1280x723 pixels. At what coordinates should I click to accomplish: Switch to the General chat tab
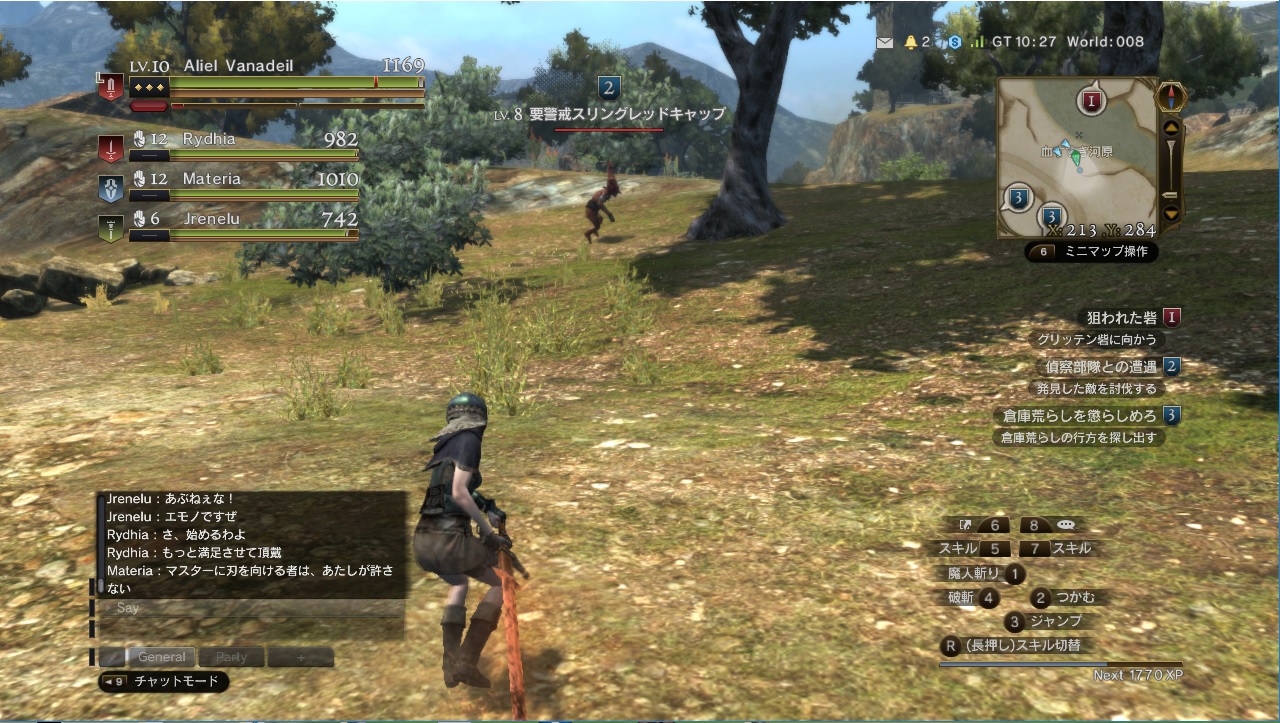click(x=162, y=657)
